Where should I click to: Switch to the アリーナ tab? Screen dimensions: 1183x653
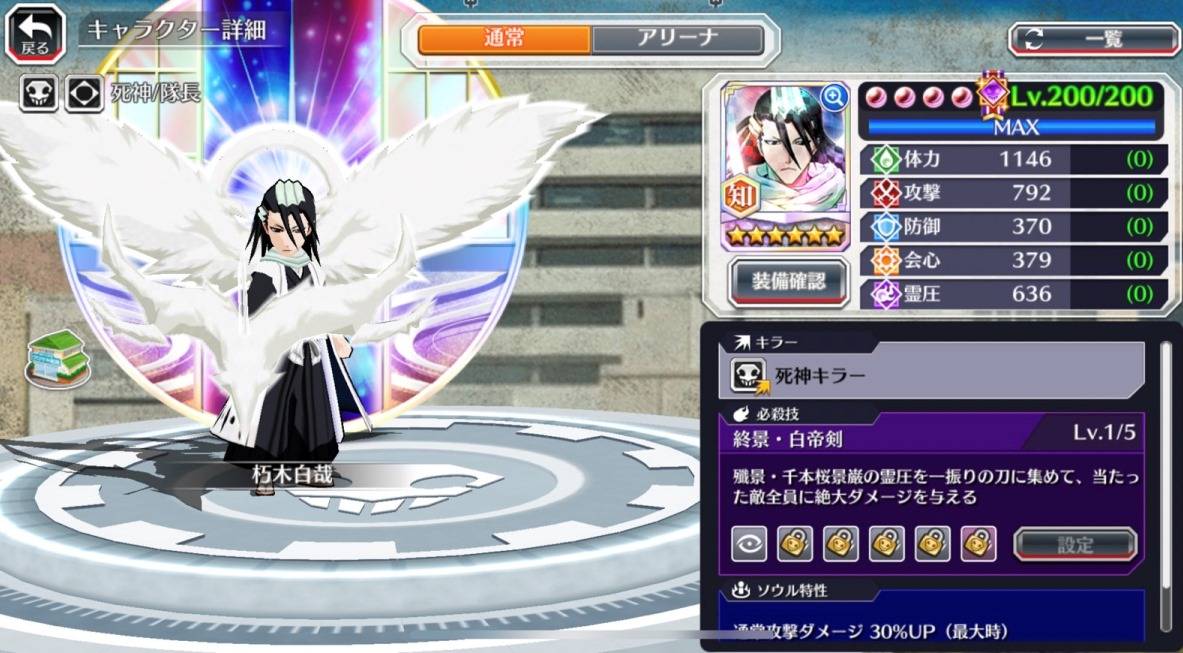(677, 40)
